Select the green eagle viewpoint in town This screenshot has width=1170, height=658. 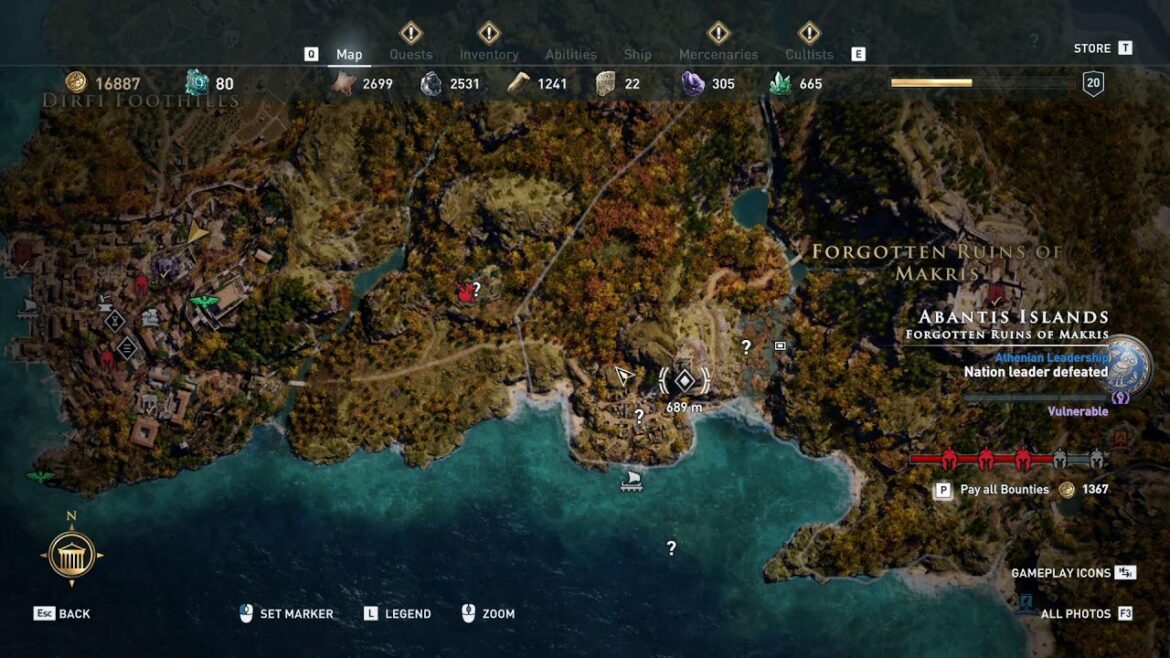(x=204, y=301)
